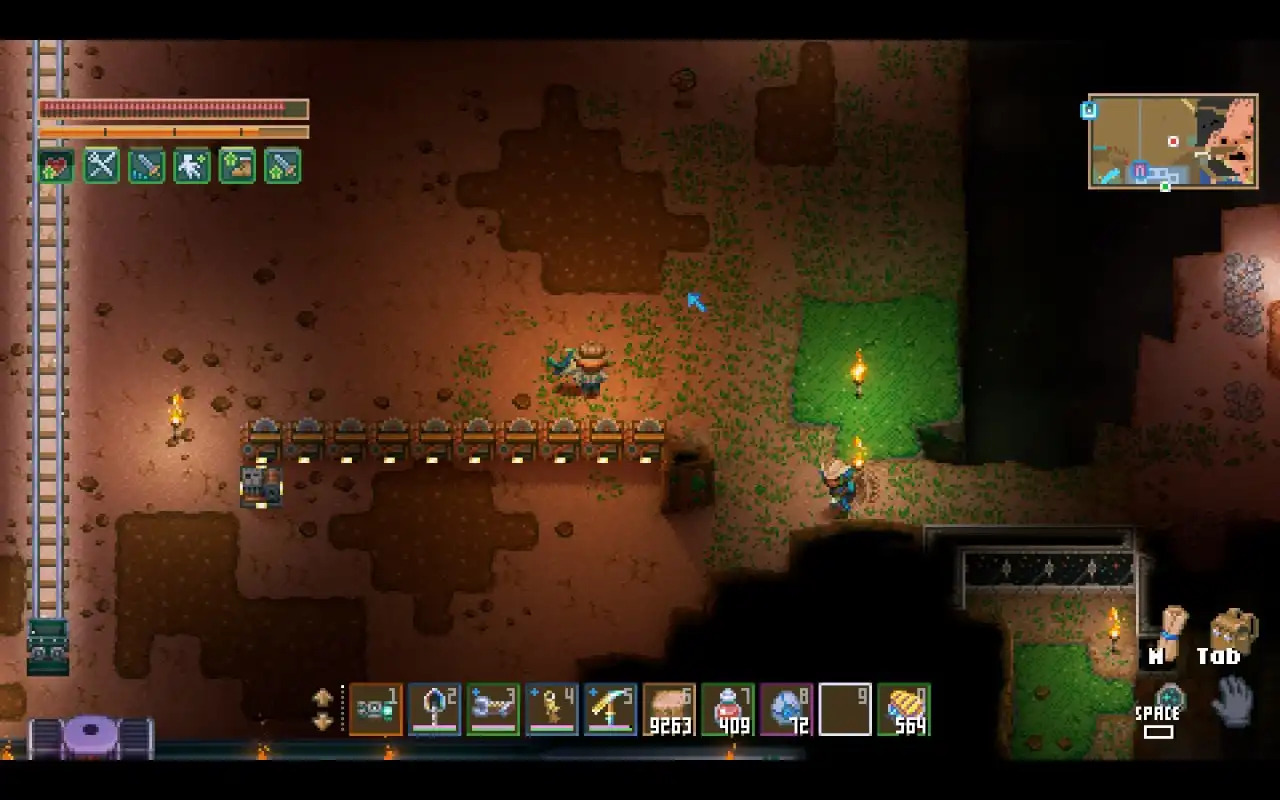
Task: Select the blue orb stack of 72
Action: pos(787,709)
